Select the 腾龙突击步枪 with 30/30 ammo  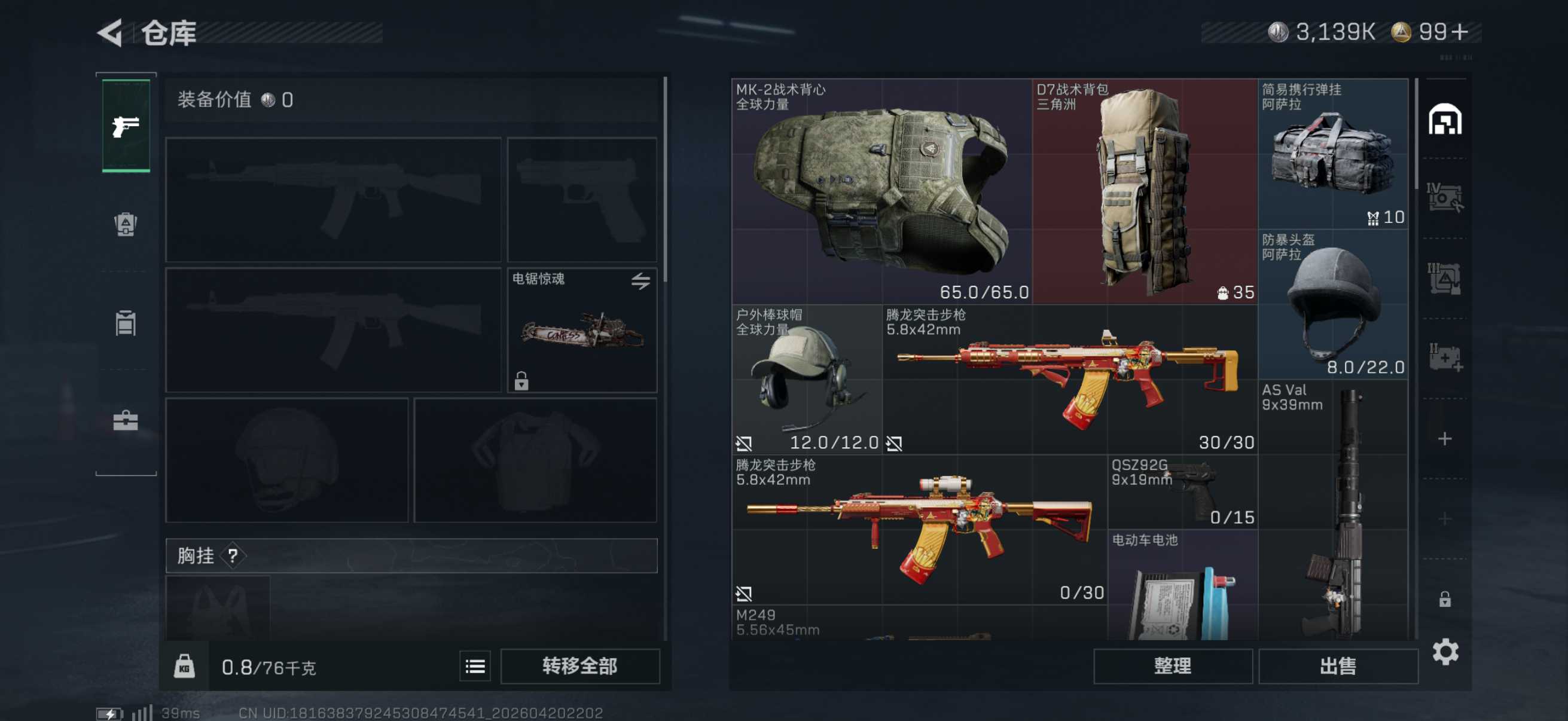1069,379
